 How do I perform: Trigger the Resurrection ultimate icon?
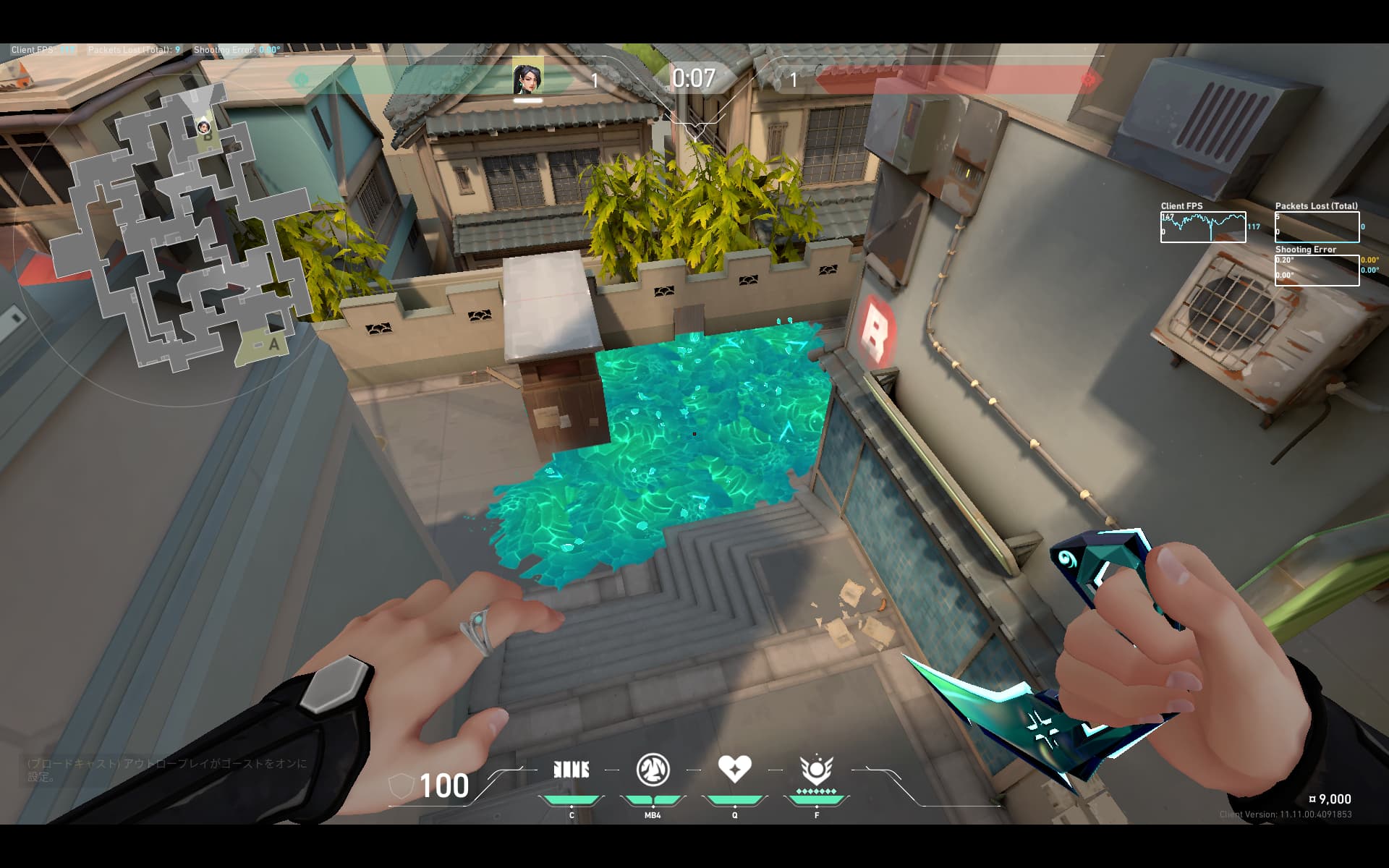click(x=816, y=770)
